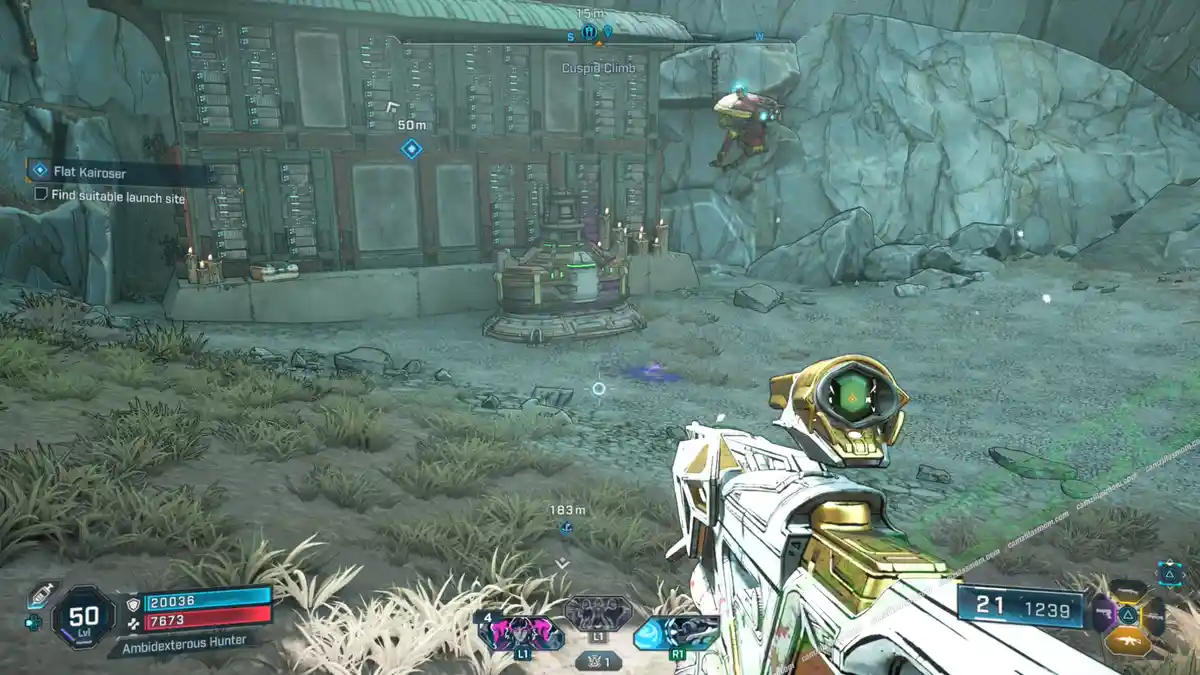Click the level 50 octagon badge
Viewport: 1200px width, 675px height.
tap(83, 614)
